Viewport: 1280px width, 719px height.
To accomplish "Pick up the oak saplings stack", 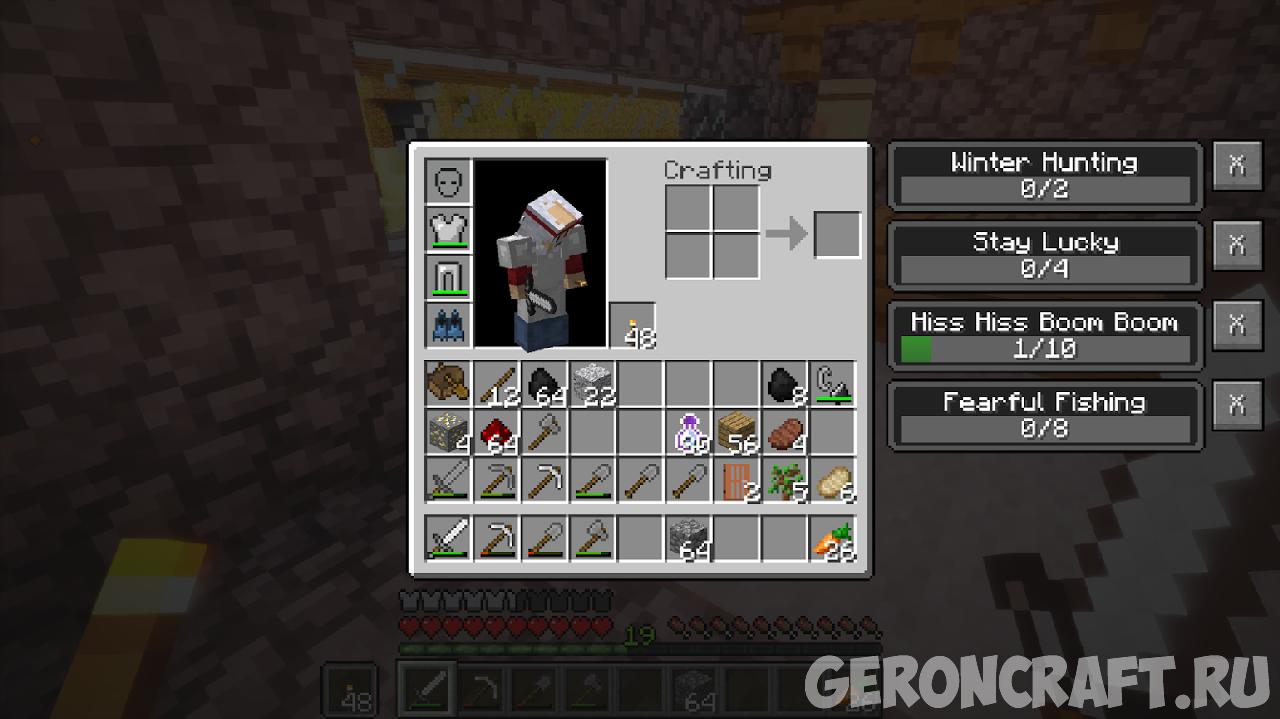I will [784, 481].
